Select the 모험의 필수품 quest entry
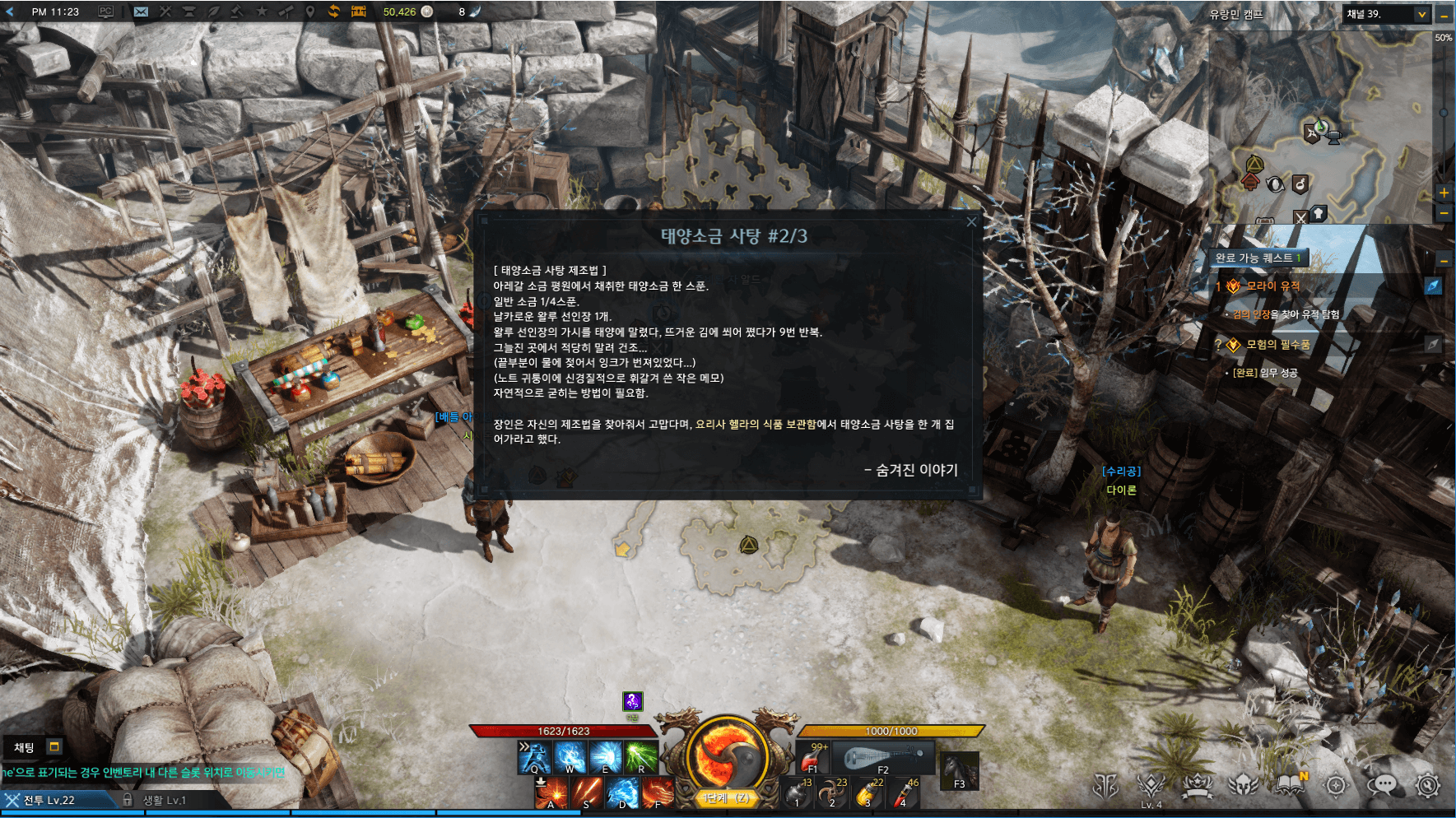 point(1277,345)
